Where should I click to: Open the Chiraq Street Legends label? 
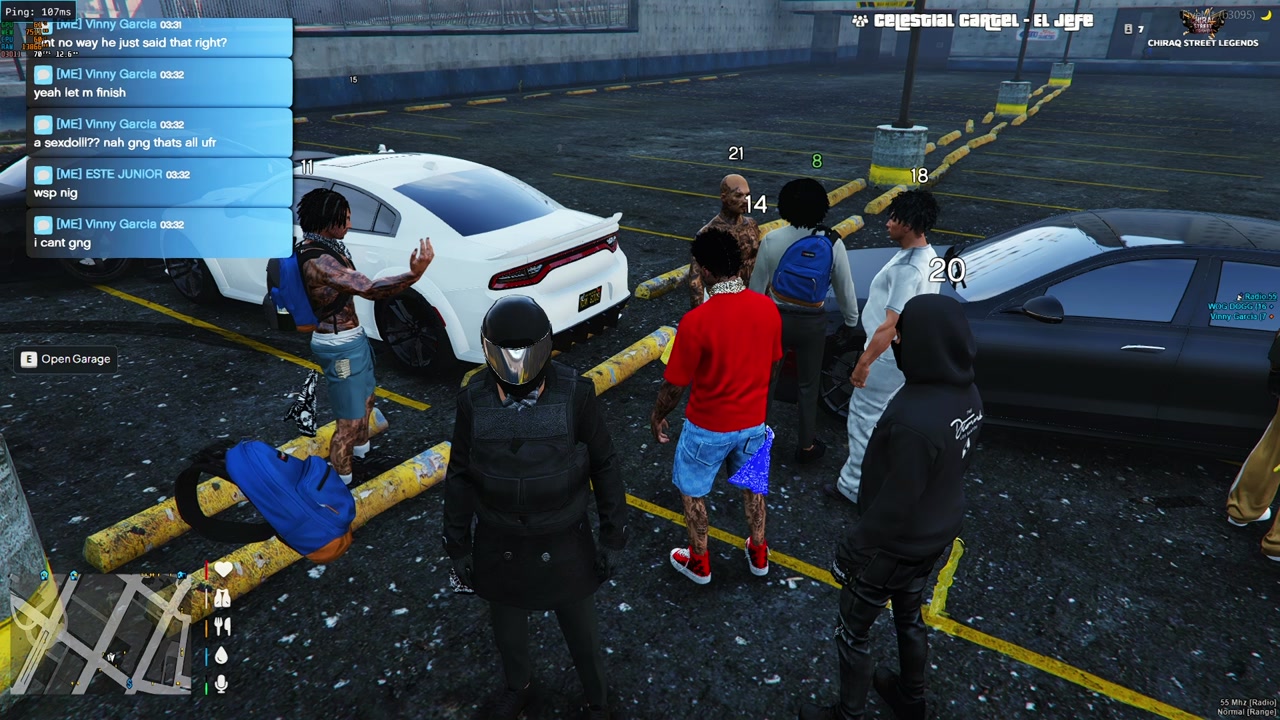coord(1203,42)
